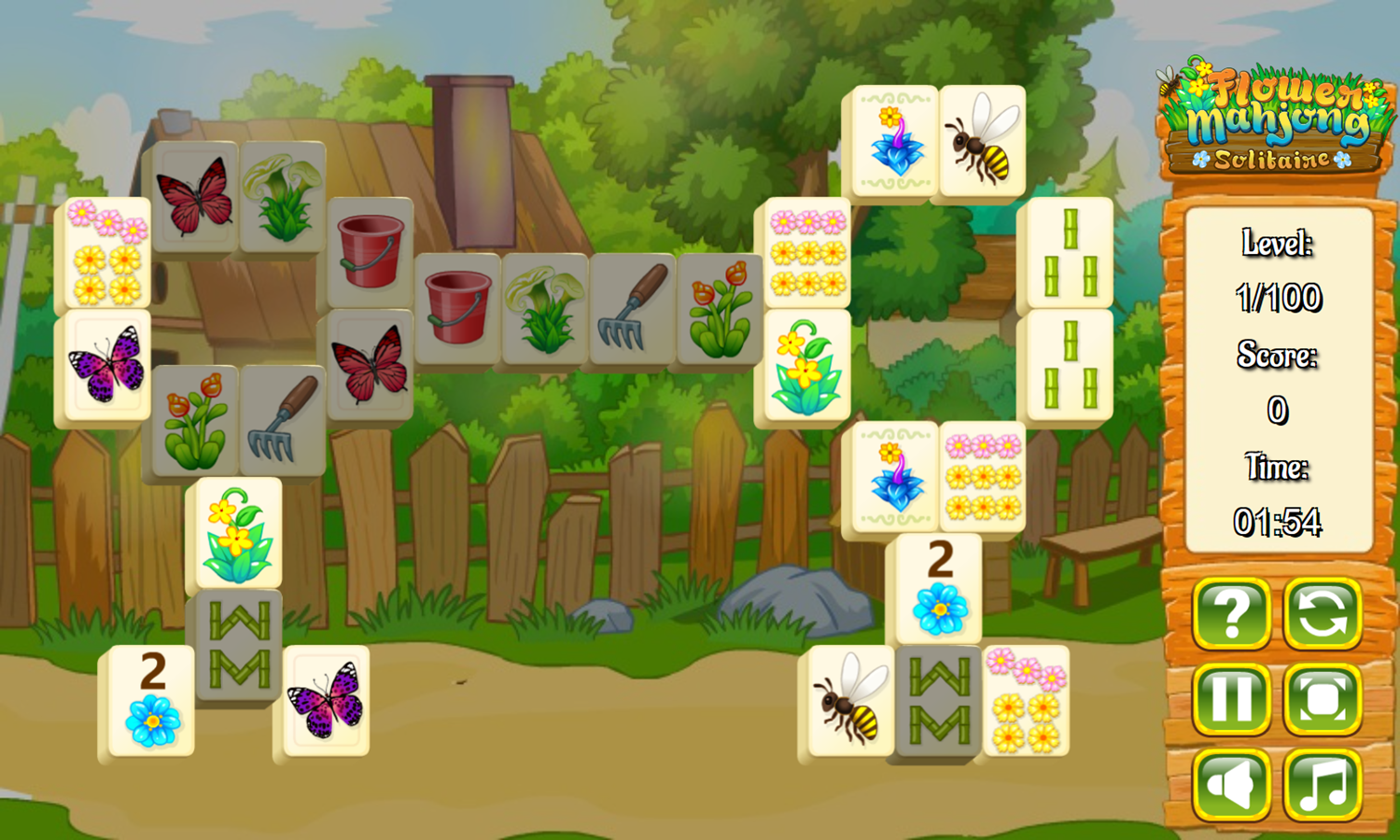
Task: Select the garden rake tile
Action: click(634, 308)
